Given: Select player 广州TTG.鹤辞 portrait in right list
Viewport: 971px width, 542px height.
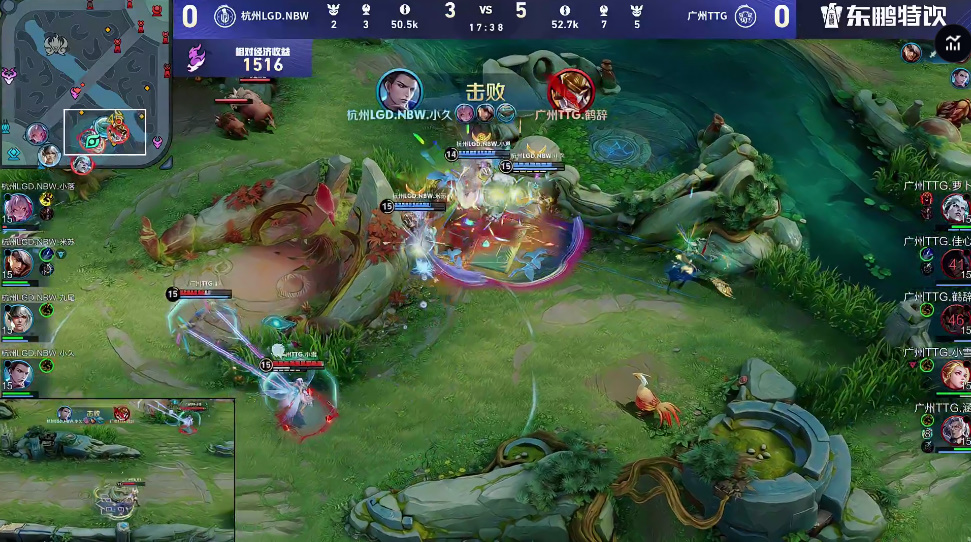Looking at the screenshot, I should [955, 319].
